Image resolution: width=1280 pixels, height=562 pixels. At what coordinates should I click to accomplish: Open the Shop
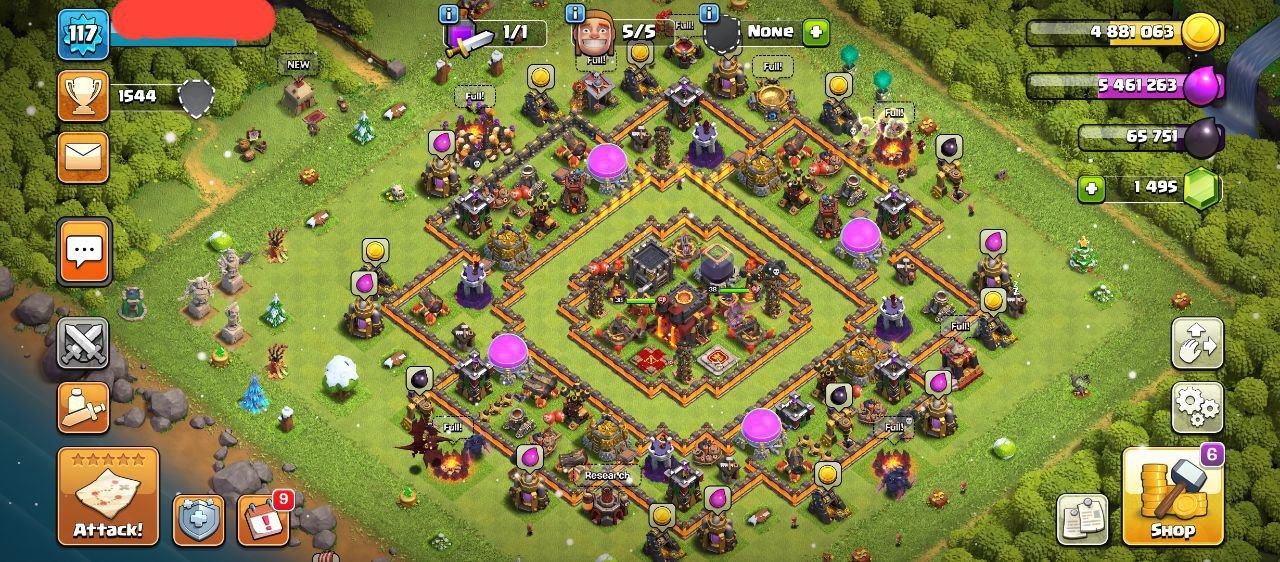tap(1173, 496)
